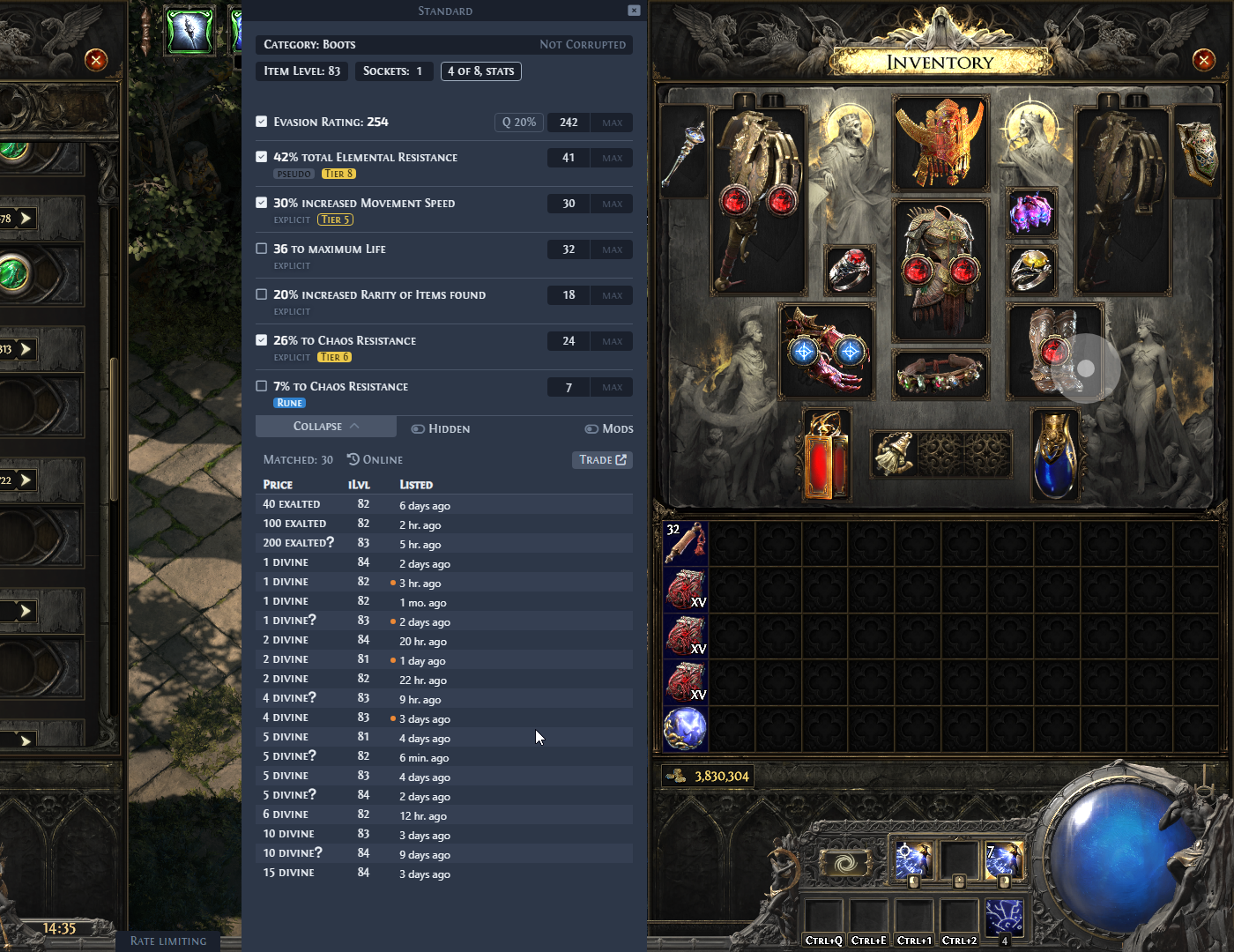
Task: Enable the 36 to maximum Life filter
Action: point(261,248)
